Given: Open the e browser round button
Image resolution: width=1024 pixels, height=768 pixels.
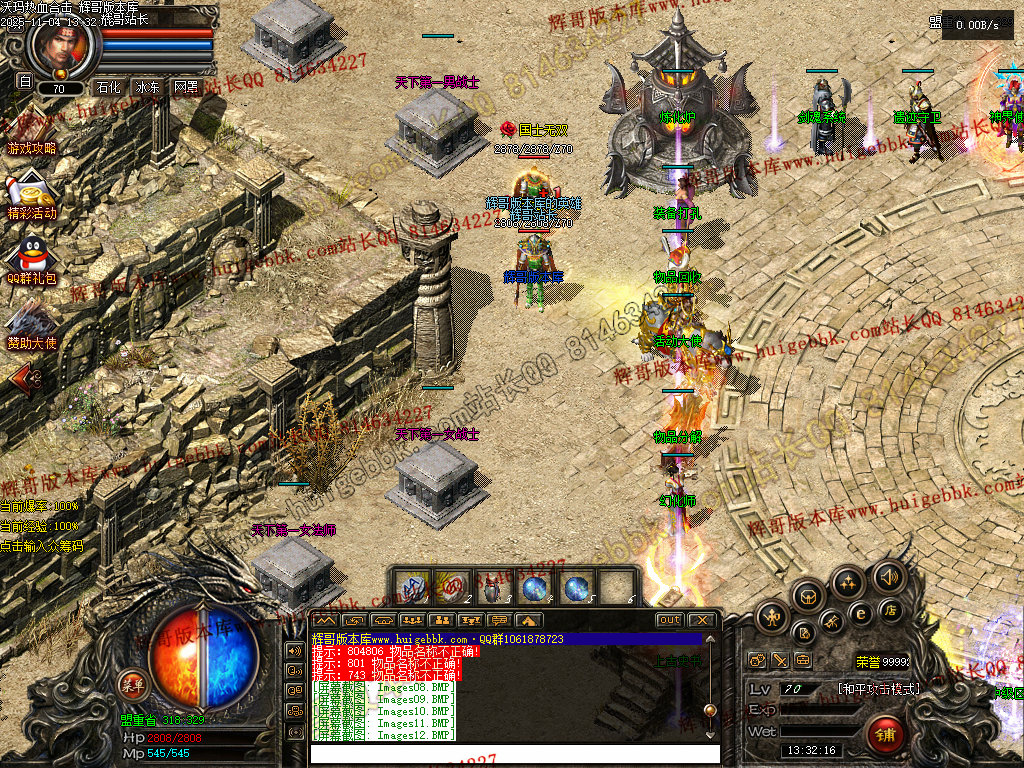Looking at the screenshot, I should (859, 613).
